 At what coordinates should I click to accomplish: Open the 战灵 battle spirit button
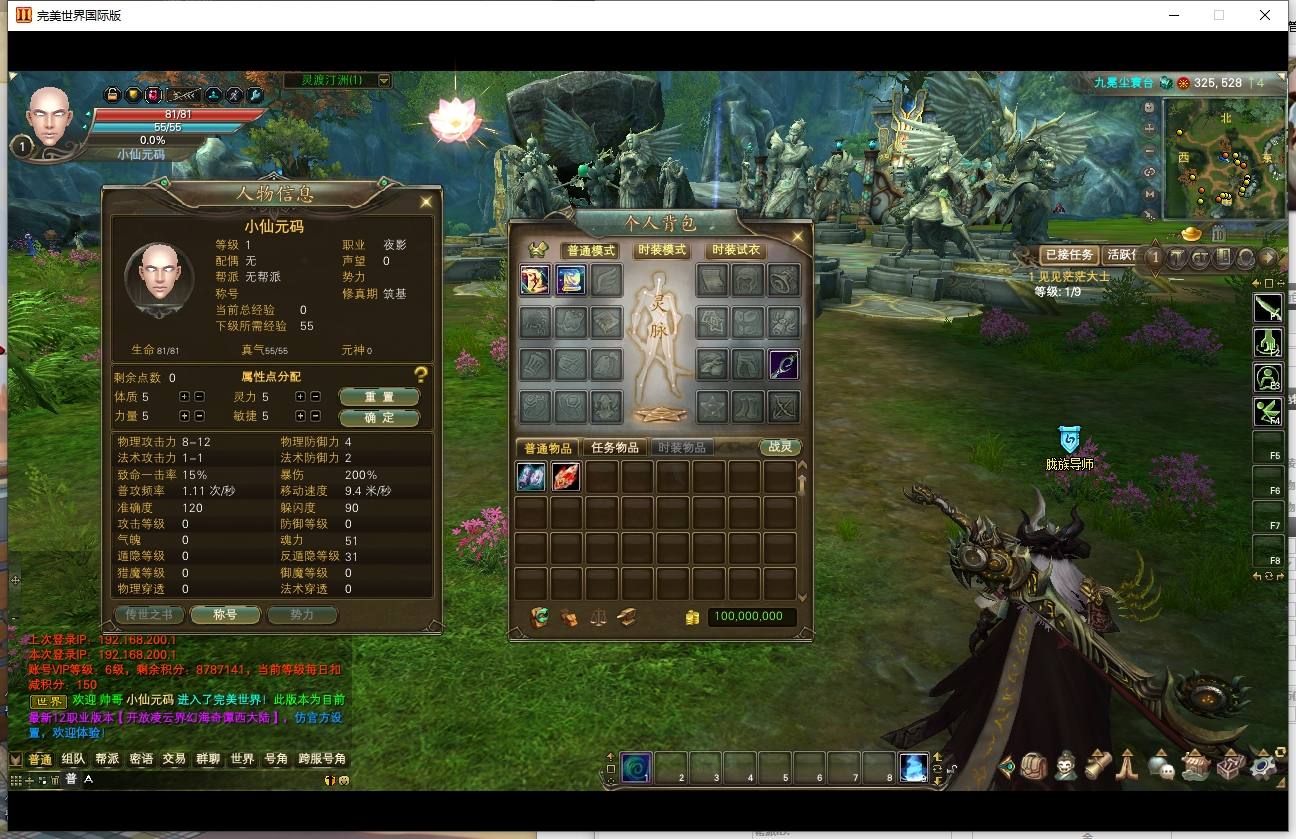pos(780,447)
